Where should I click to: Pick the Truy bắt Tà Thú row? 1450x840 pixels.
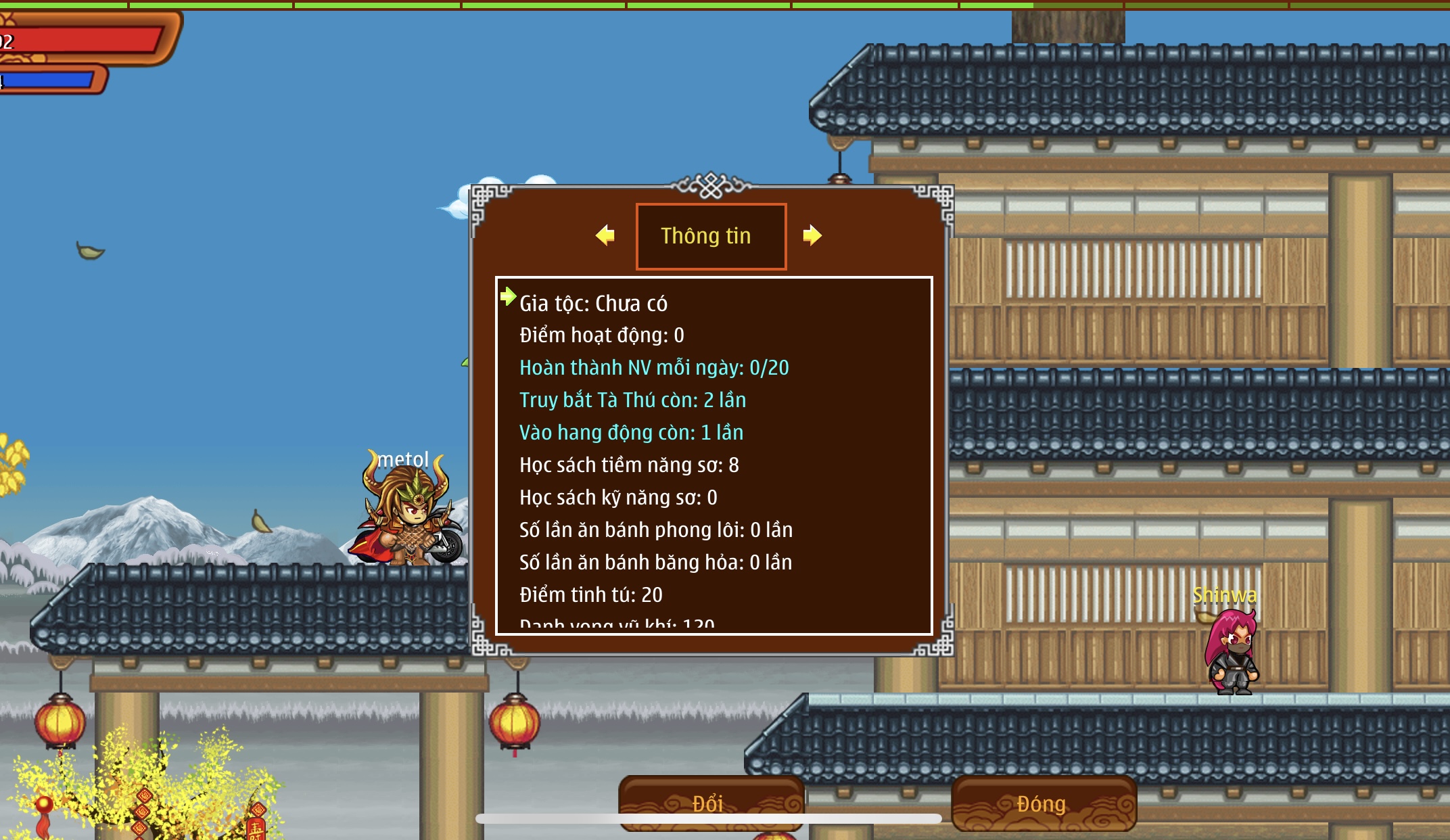632,400
